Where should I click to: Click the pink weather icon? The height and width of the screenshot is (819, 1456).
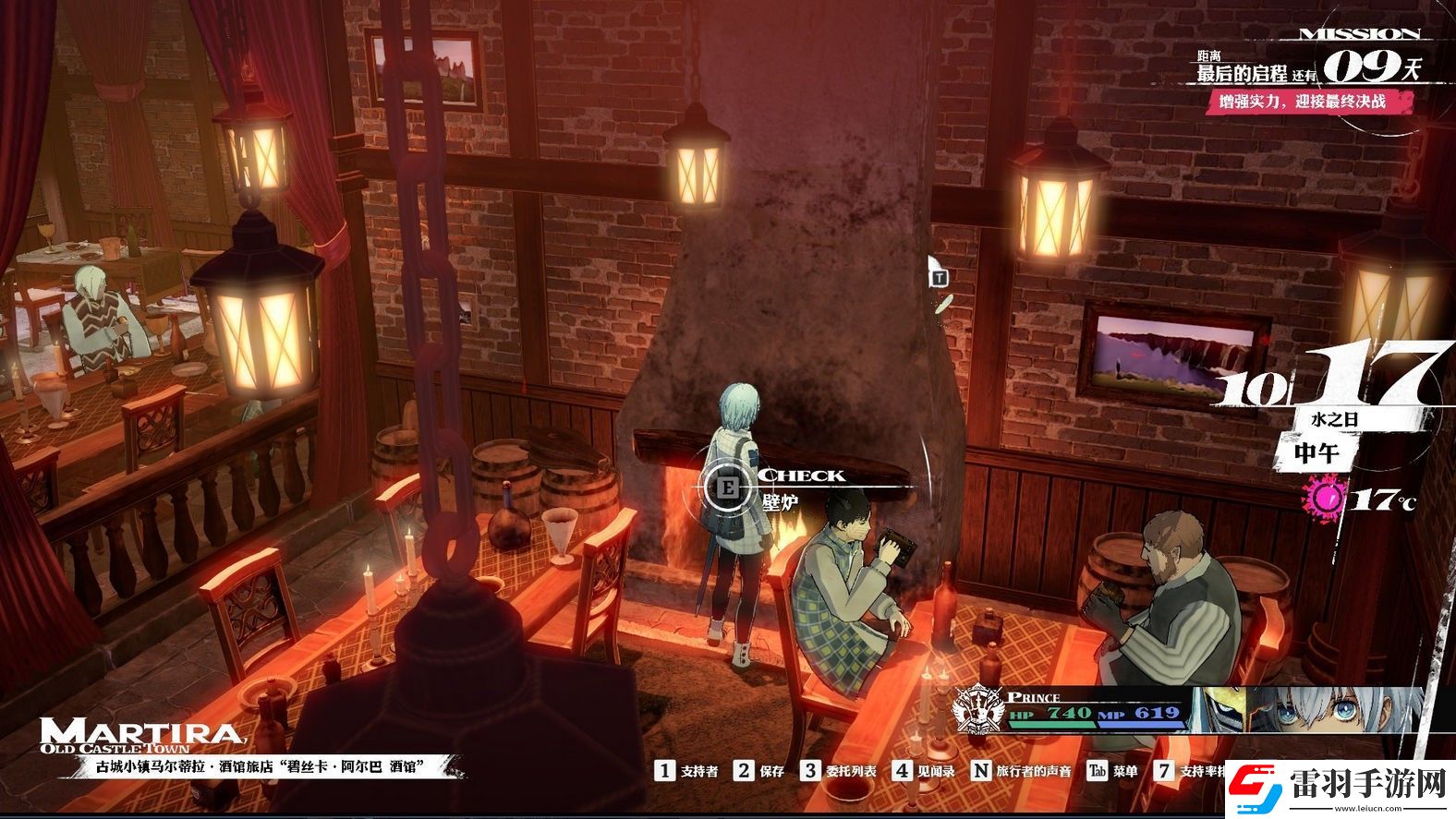(x=1327, y=499)
